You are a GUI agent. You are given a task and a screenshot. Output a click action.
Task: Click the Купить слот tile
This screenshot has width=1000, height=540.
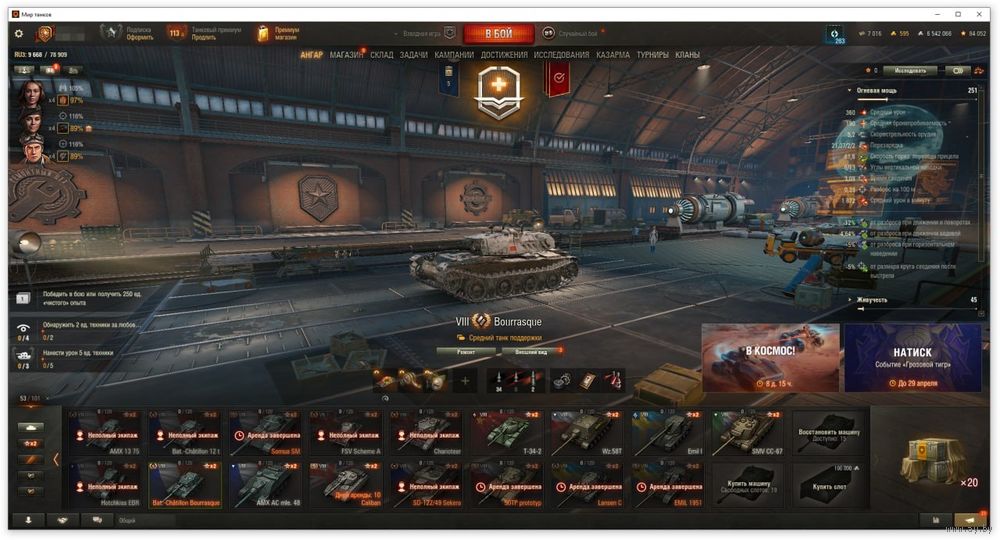click(827, 483)
